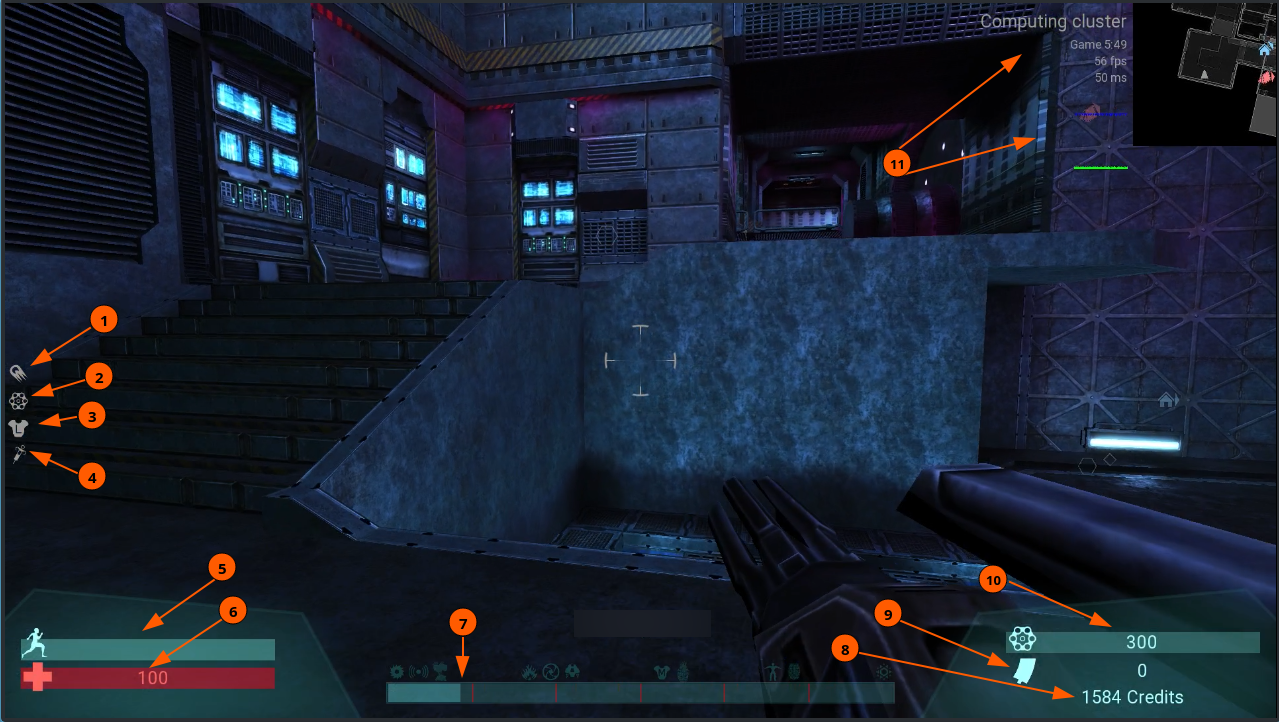
Task: Use the medkit syringe inventory icon
Action: click(x=19, y=455)
